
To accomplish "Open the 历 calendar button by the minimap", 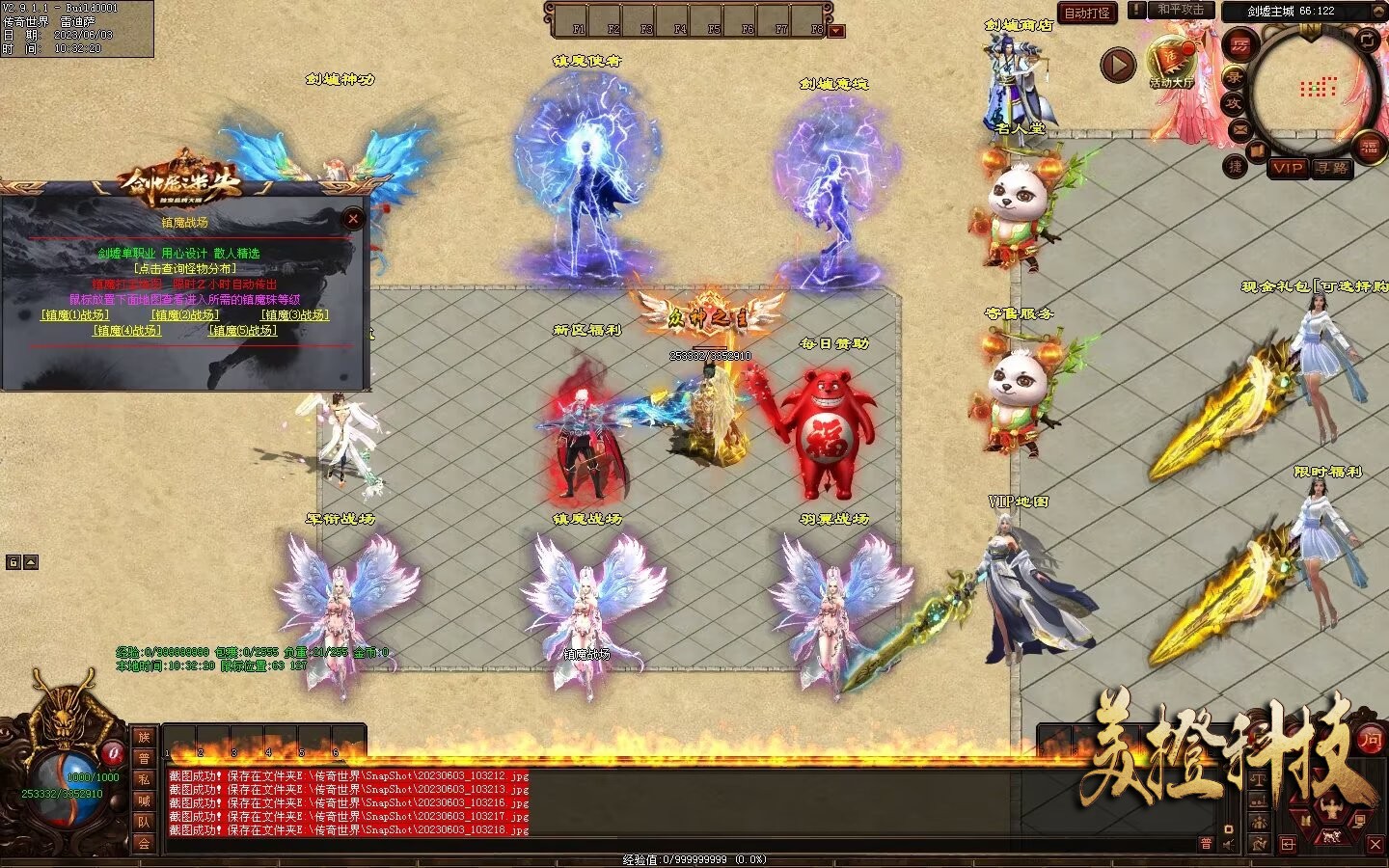I will (1239, 45).
